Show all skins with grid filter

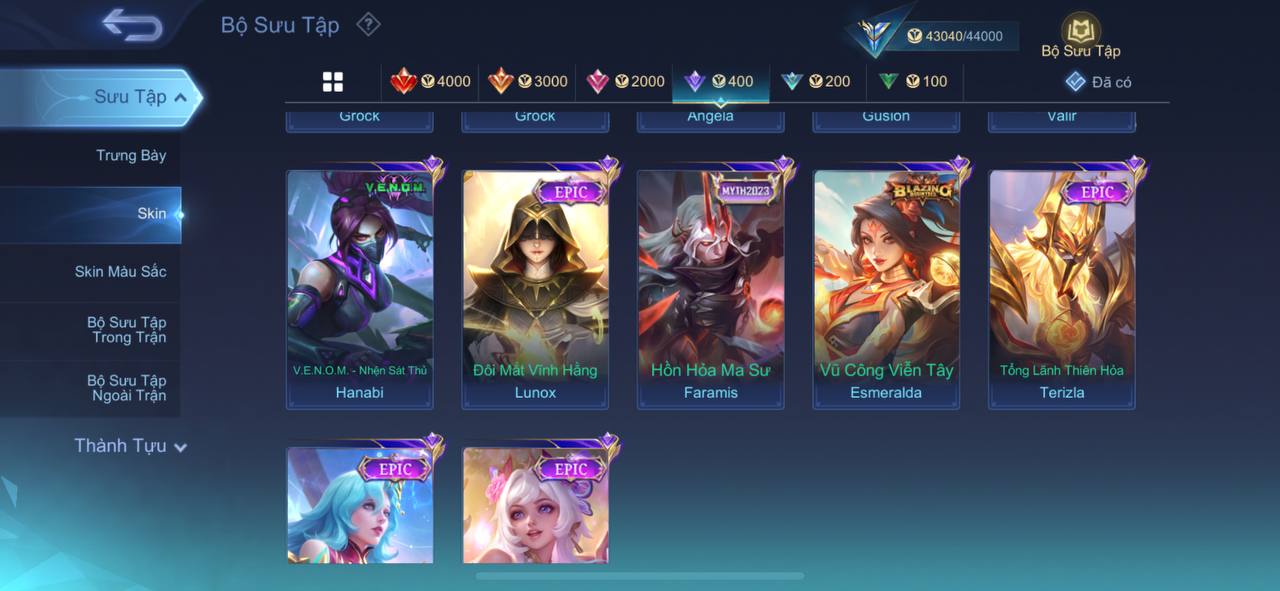point(333,82)
